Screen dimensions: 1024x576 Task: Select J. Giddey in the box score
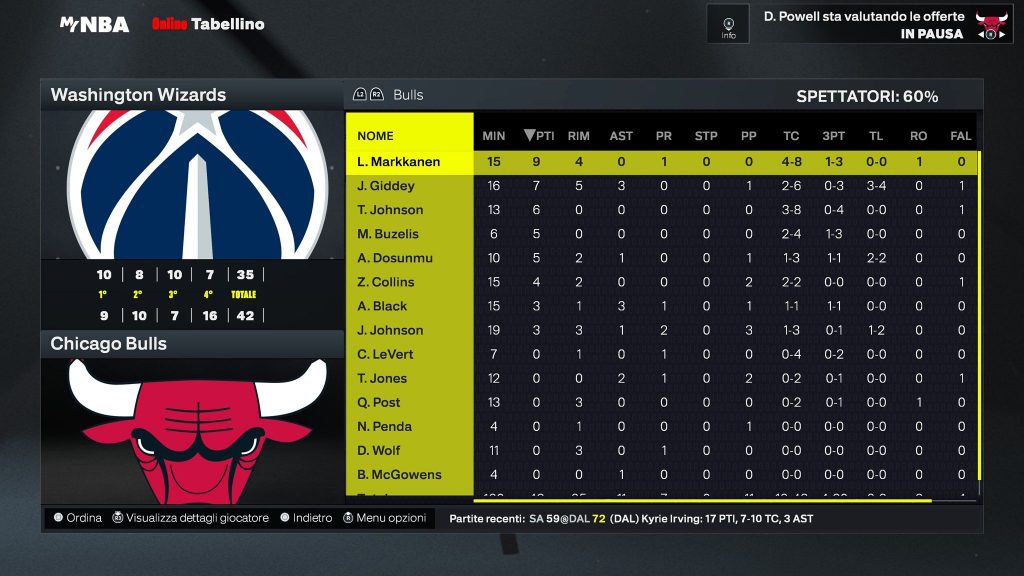(385, 186)
